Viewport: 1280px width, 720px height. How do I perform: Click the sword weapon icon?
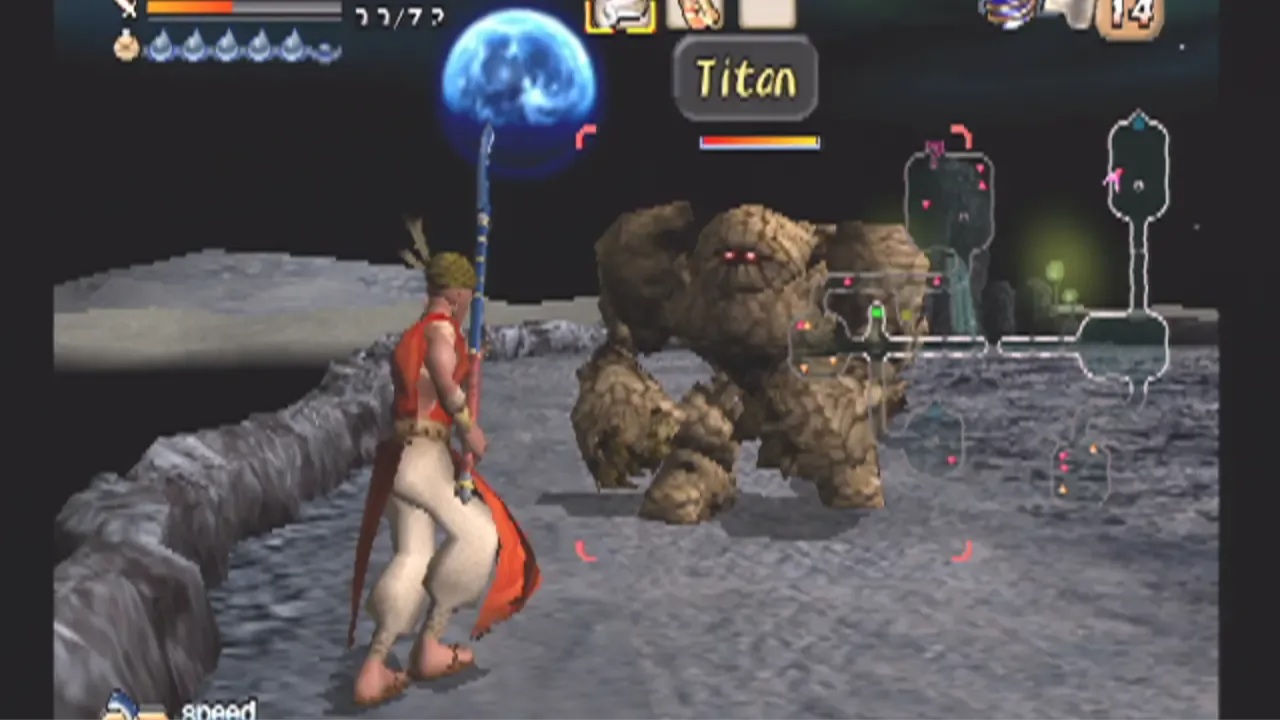pyautogui.click(x=127, y=9)
